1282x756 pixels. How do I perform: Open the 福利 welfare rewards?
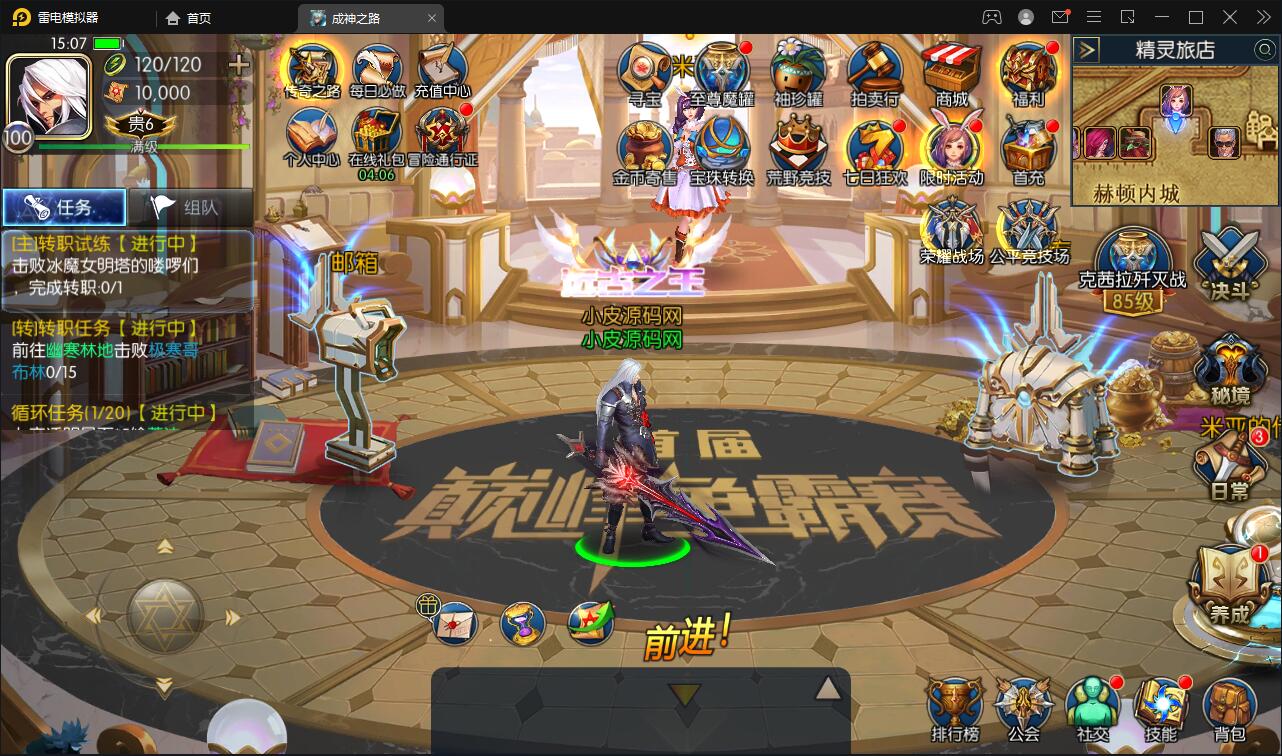(1028, 72)
